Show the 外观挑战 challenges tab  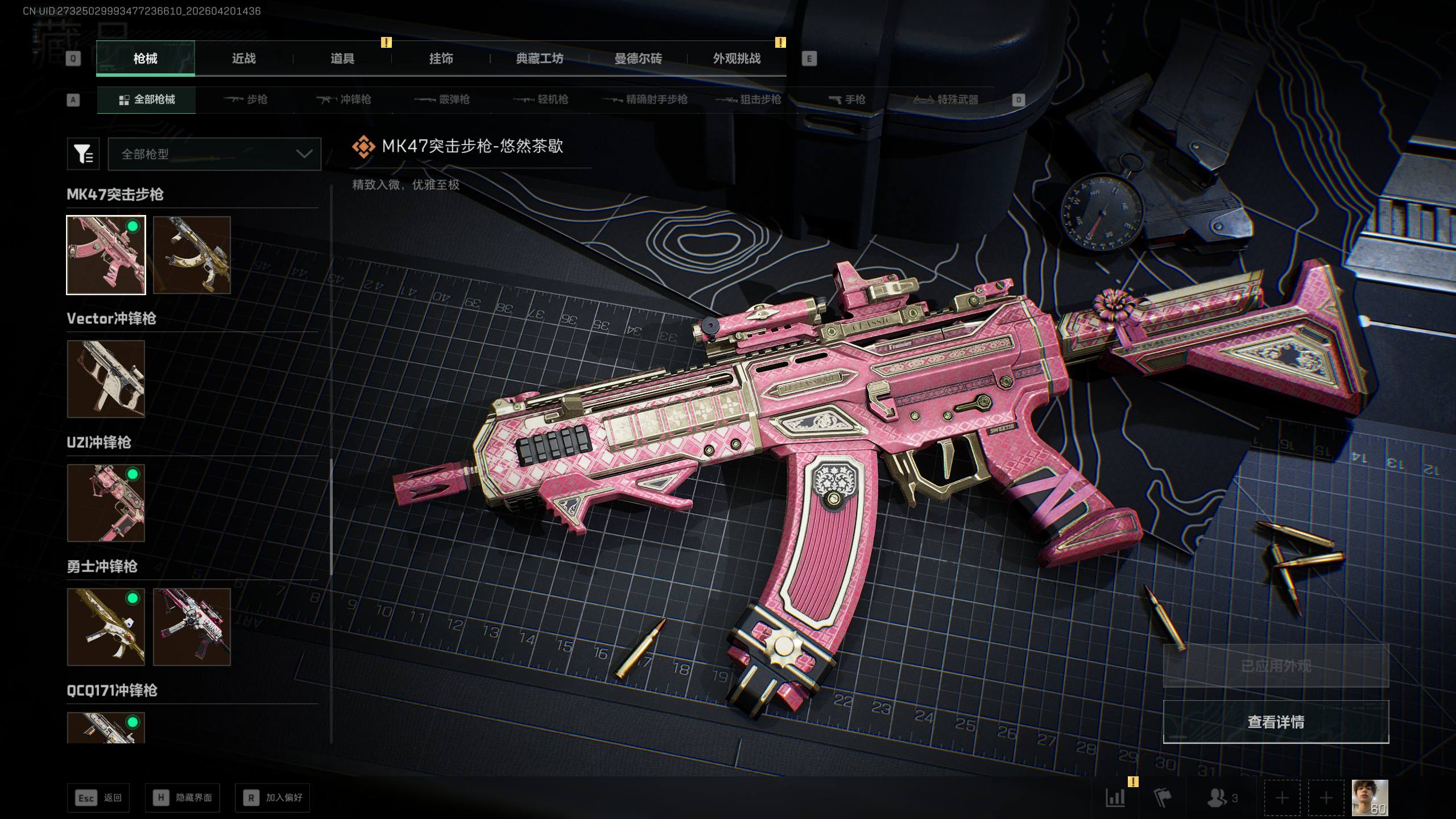coord(737,59)
